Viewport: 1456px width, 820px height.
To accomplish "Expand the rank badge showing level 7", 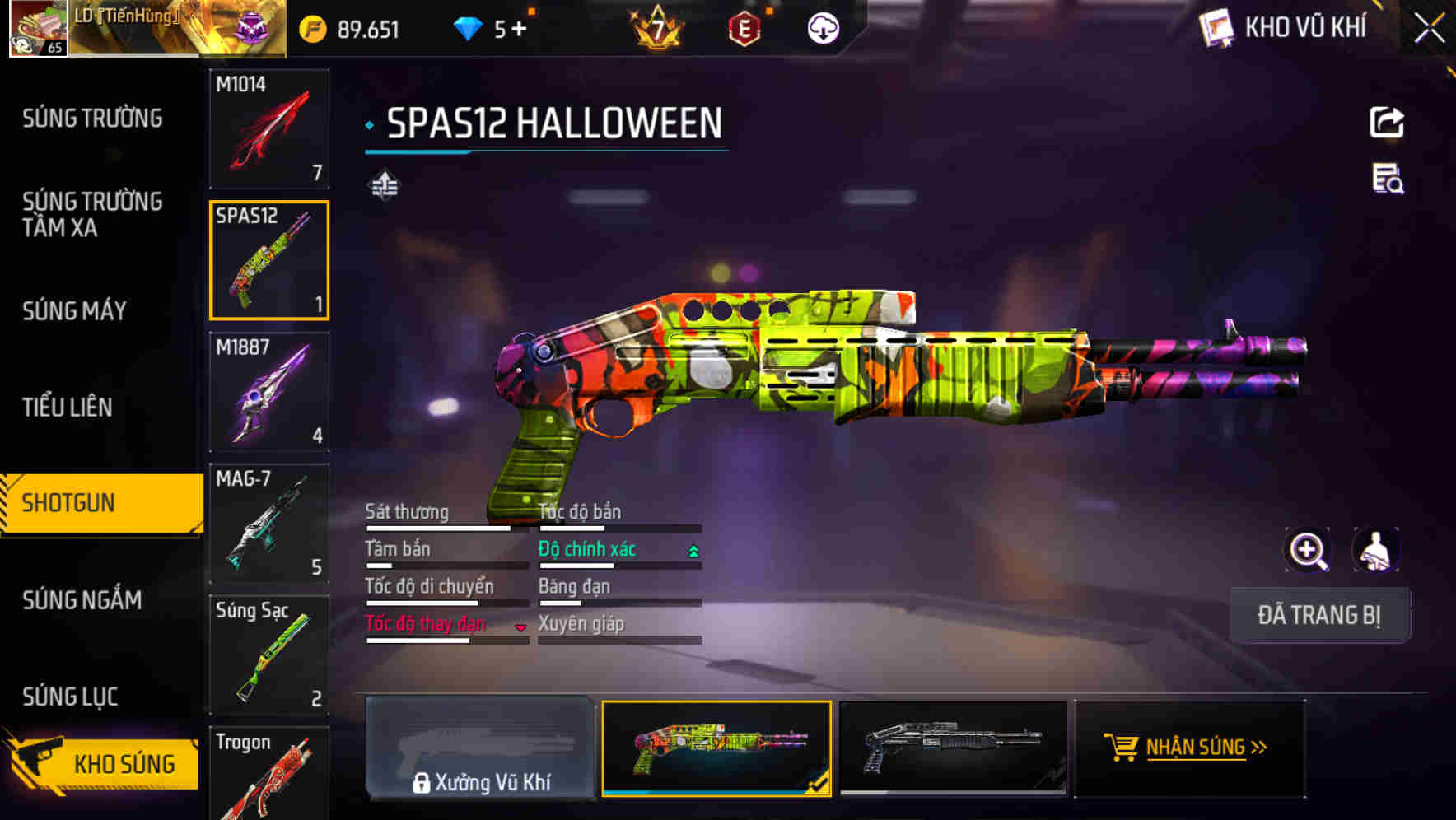I will [x=656, y=27].
